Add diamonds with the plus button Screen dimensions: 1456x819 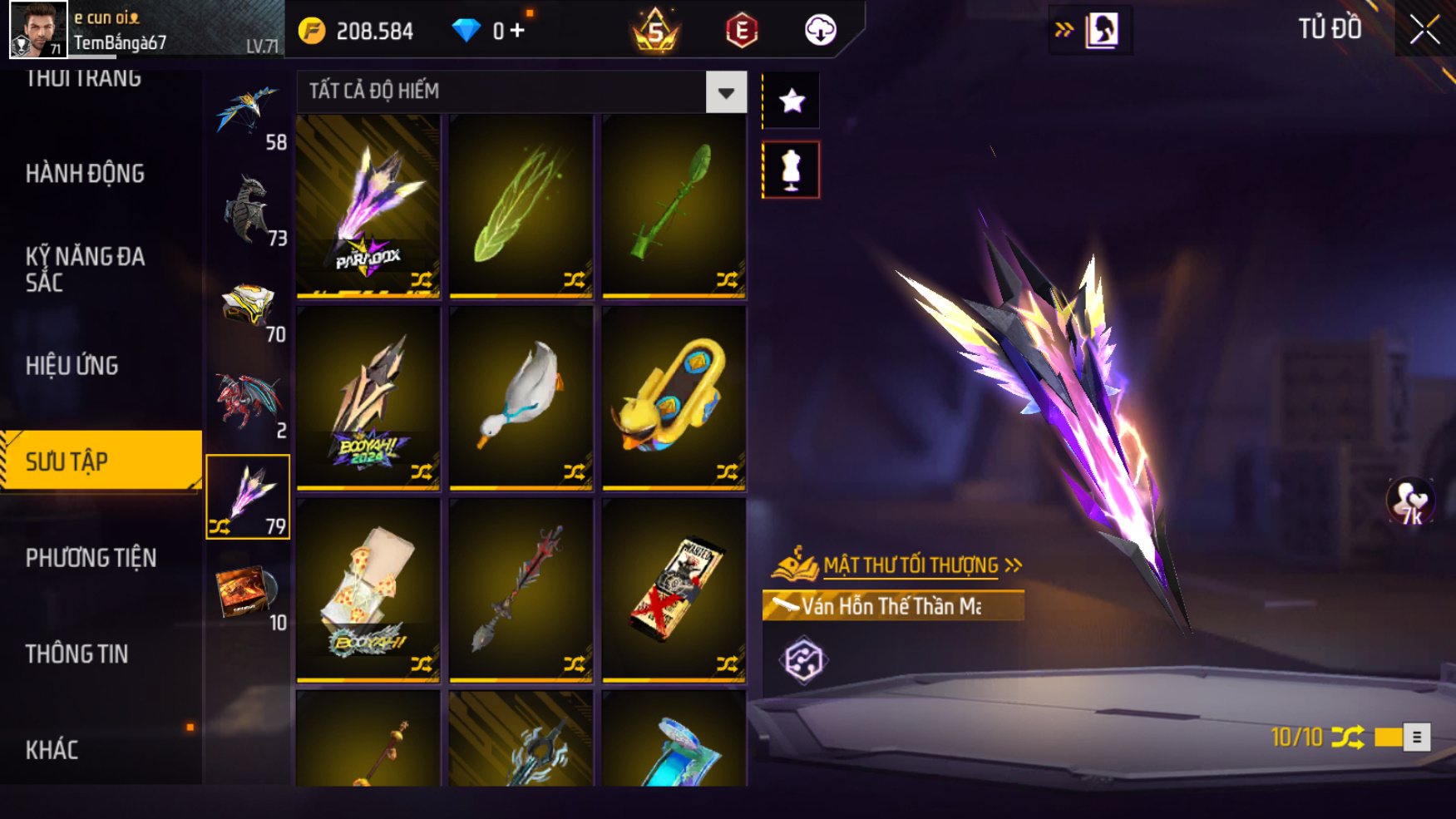pyautogui.click(x=518, y=31)
